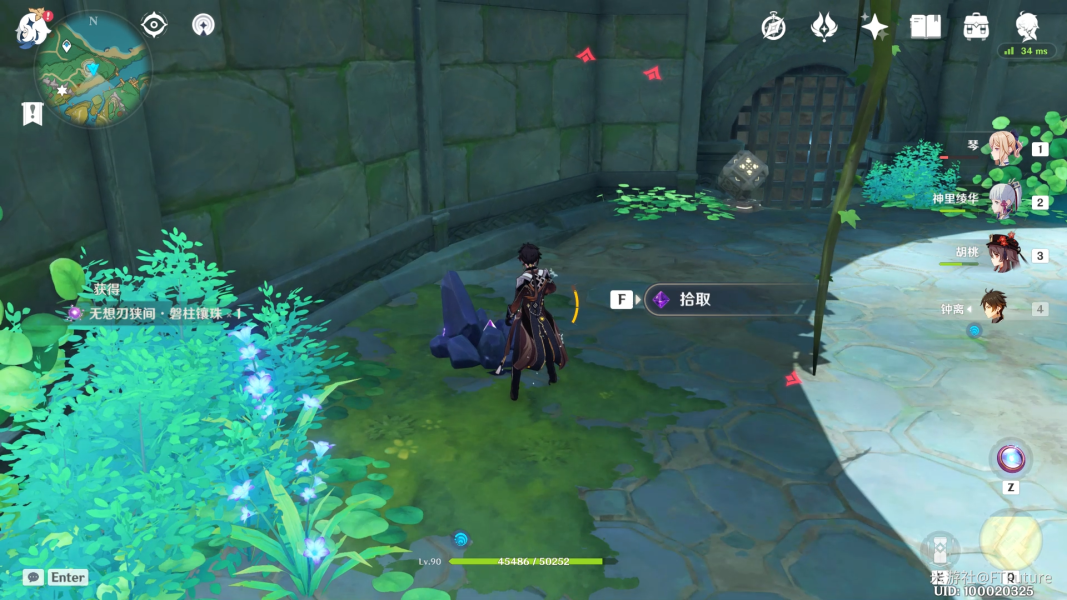Open the winged events icon
1067x600 pixels.
[823, 27]
